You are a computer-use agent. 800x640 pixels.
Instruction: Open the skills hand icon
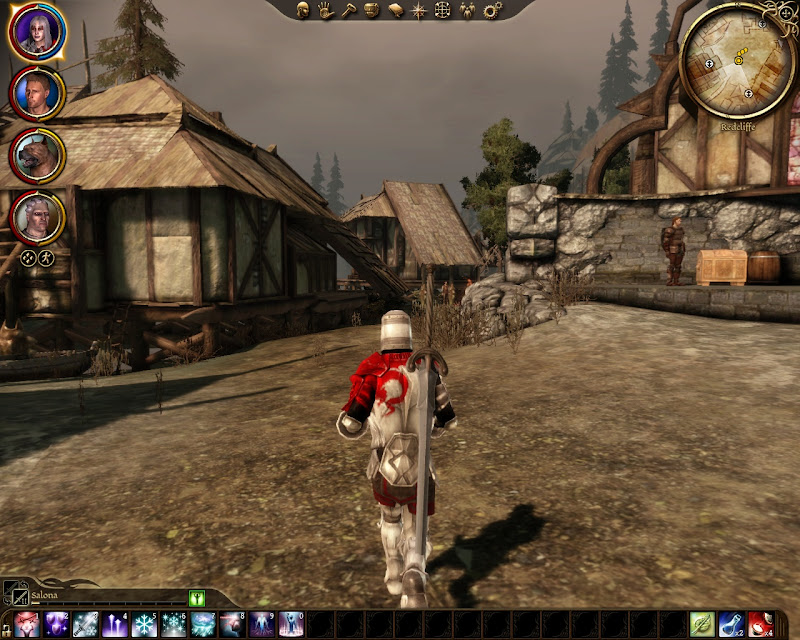pyautogui.click(x=325, y=10)
